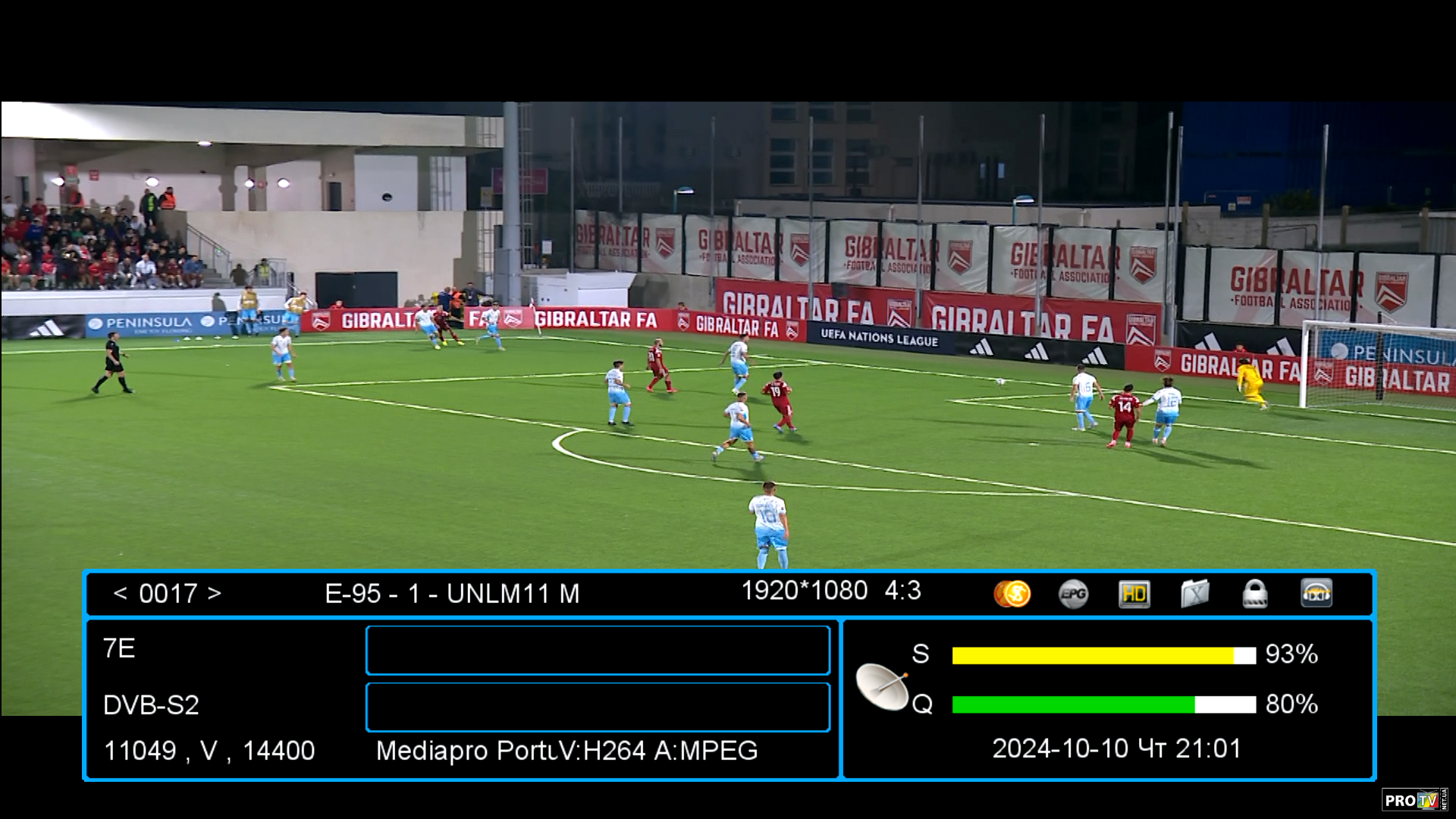Click the yellow HD indicator icon

click(1134, 594)
